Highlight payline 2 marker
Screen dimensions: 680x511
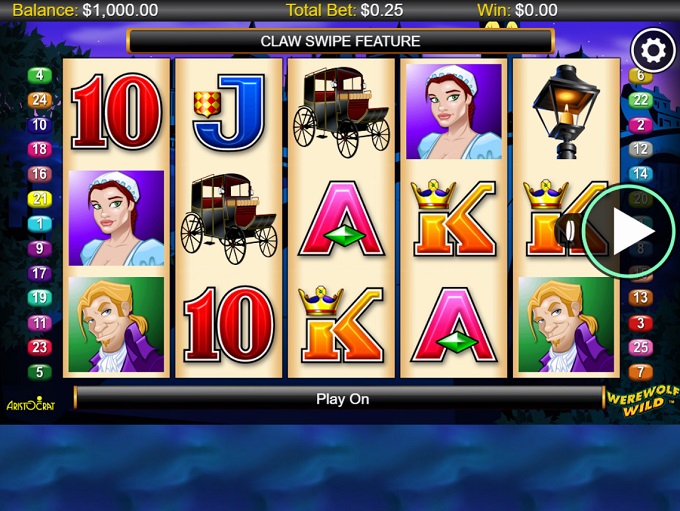(641, 125)
